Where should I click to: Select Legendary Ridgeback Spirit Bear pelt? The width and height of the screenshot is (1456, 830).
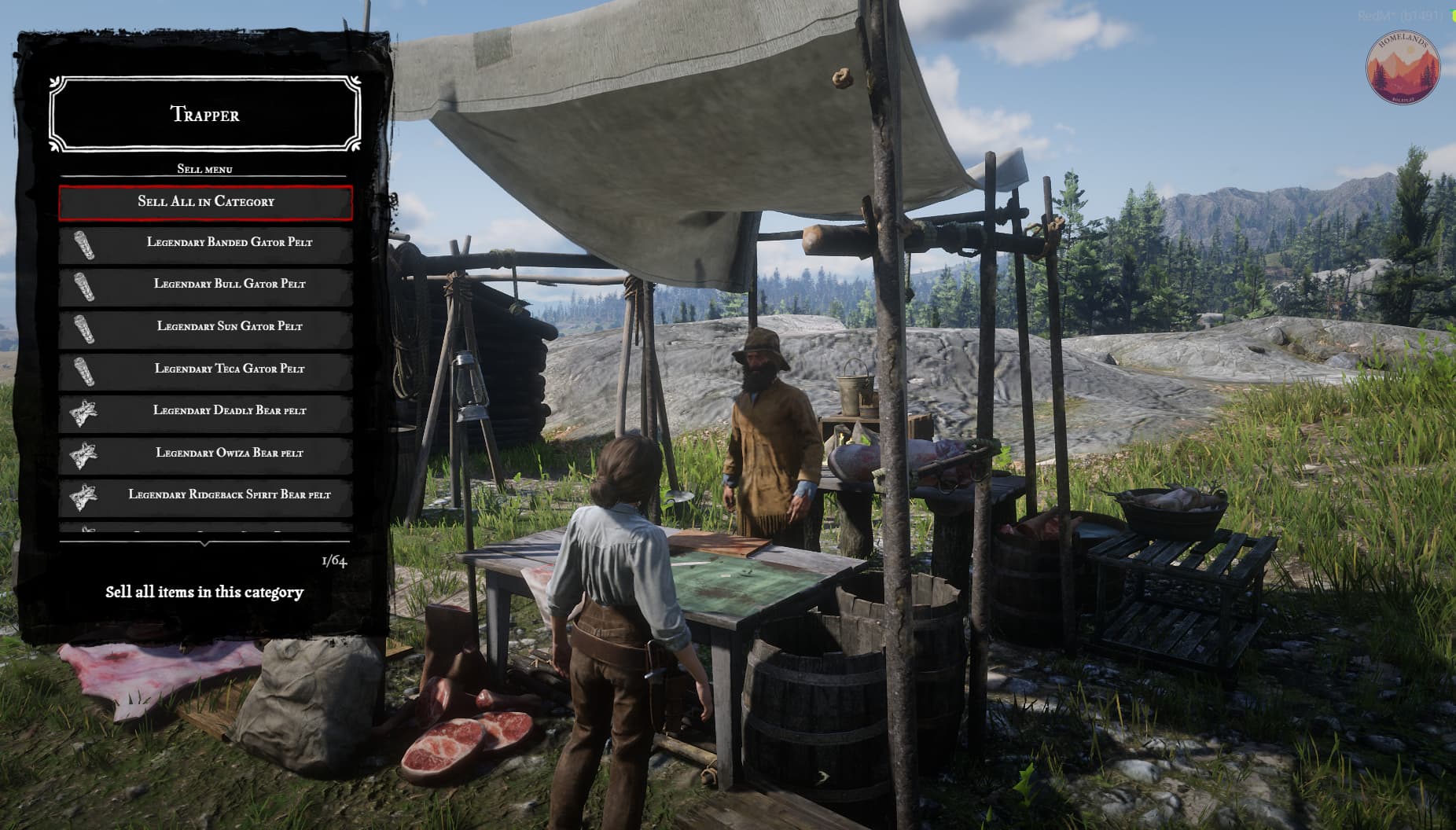pyautogui.click(x=205, y=495)
